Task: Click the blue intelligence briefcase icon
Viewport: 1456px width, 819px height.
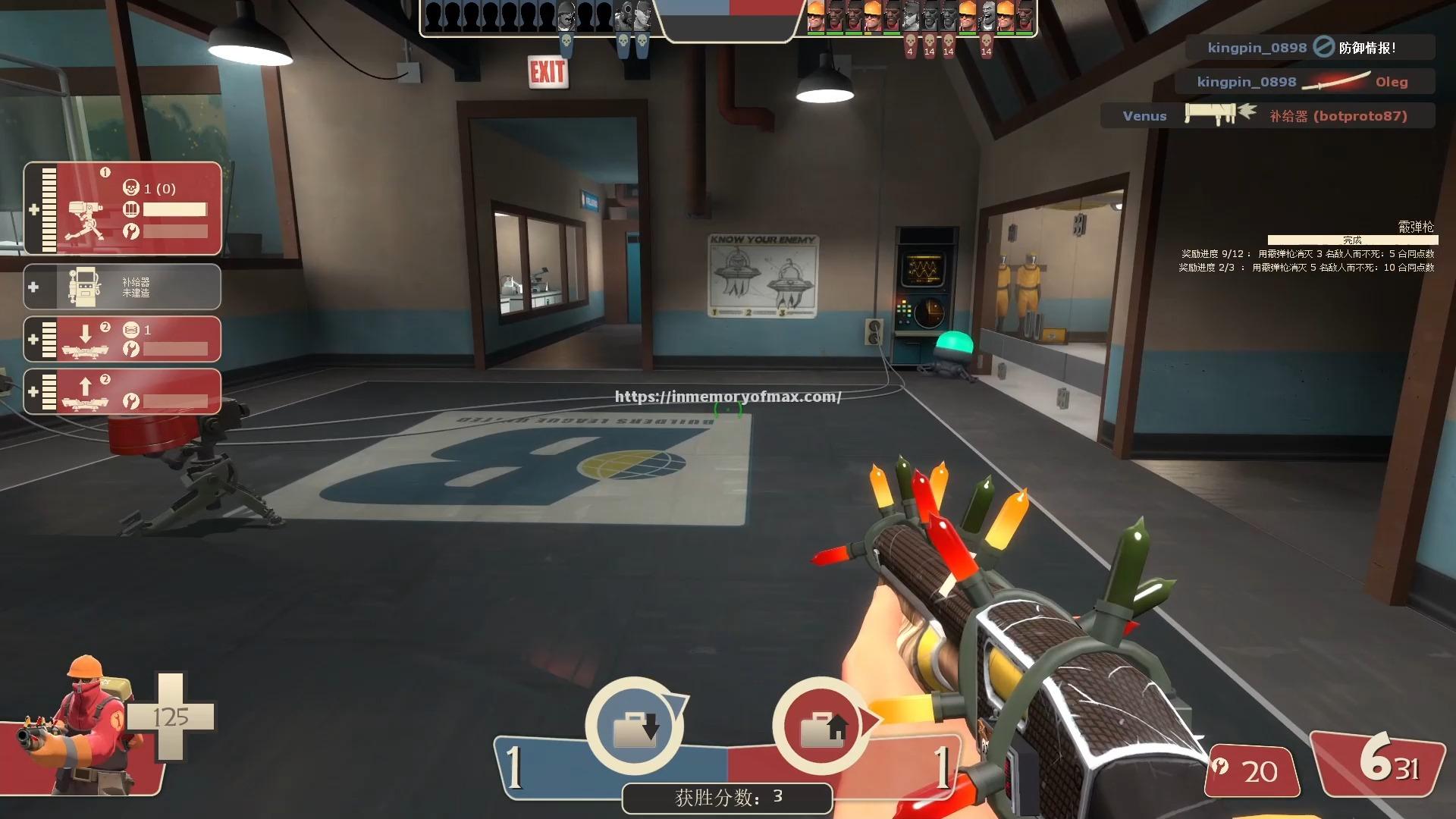Action: pos(635,726)
